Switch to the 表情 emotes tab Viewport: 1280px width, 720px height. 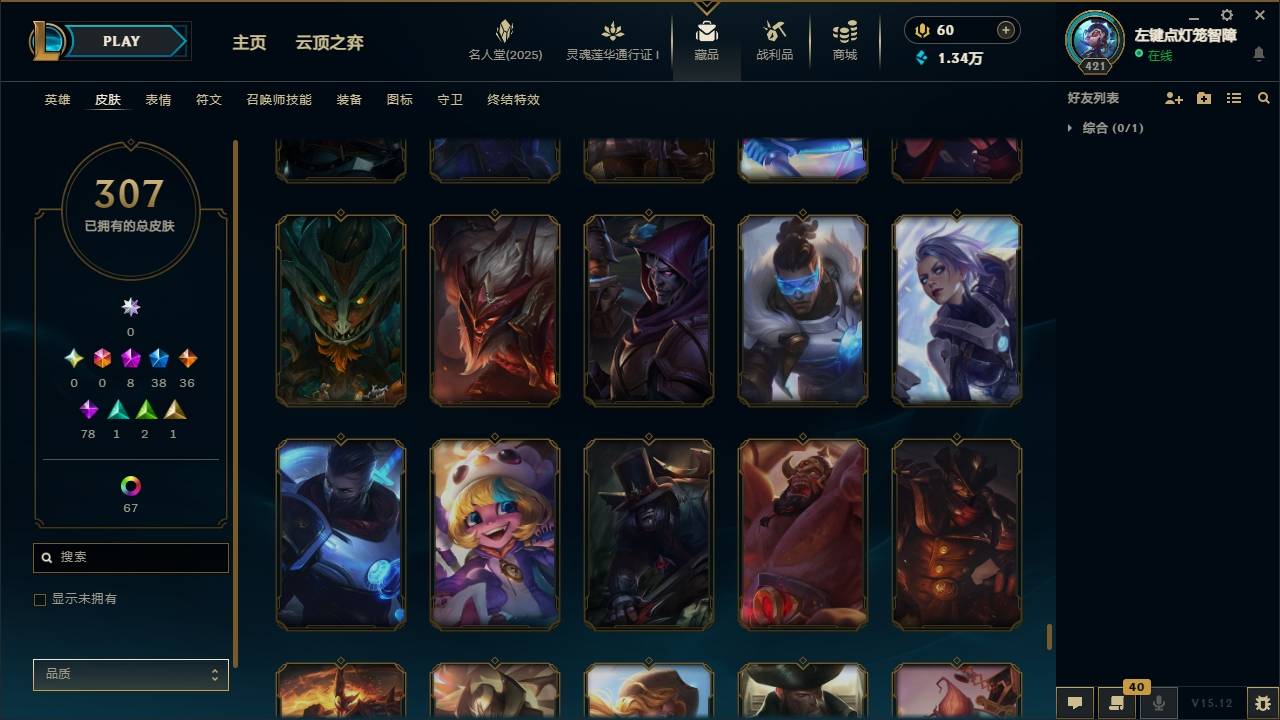pyautogui.click(x=160, y=100)
